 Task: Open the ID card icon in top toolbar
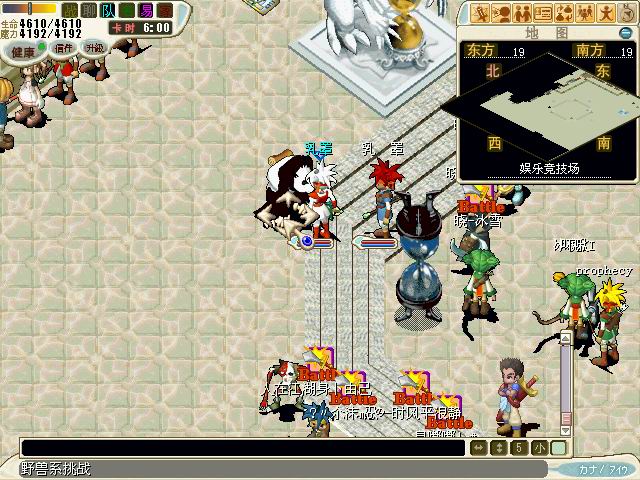pyautogui.click(x=543, y=13)
